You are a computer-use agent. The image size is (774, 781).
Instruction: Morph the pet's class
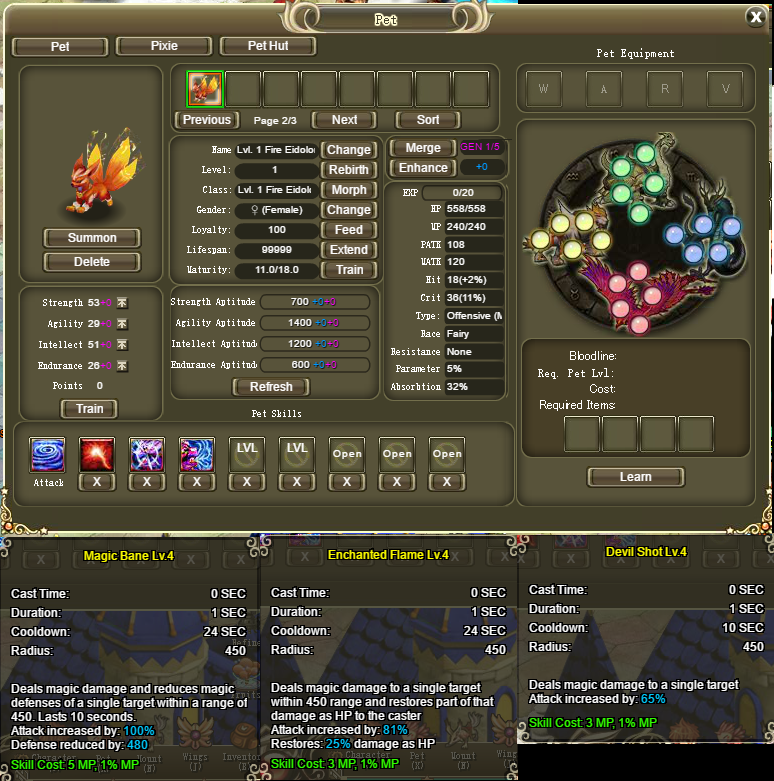[x=349, y=190]
